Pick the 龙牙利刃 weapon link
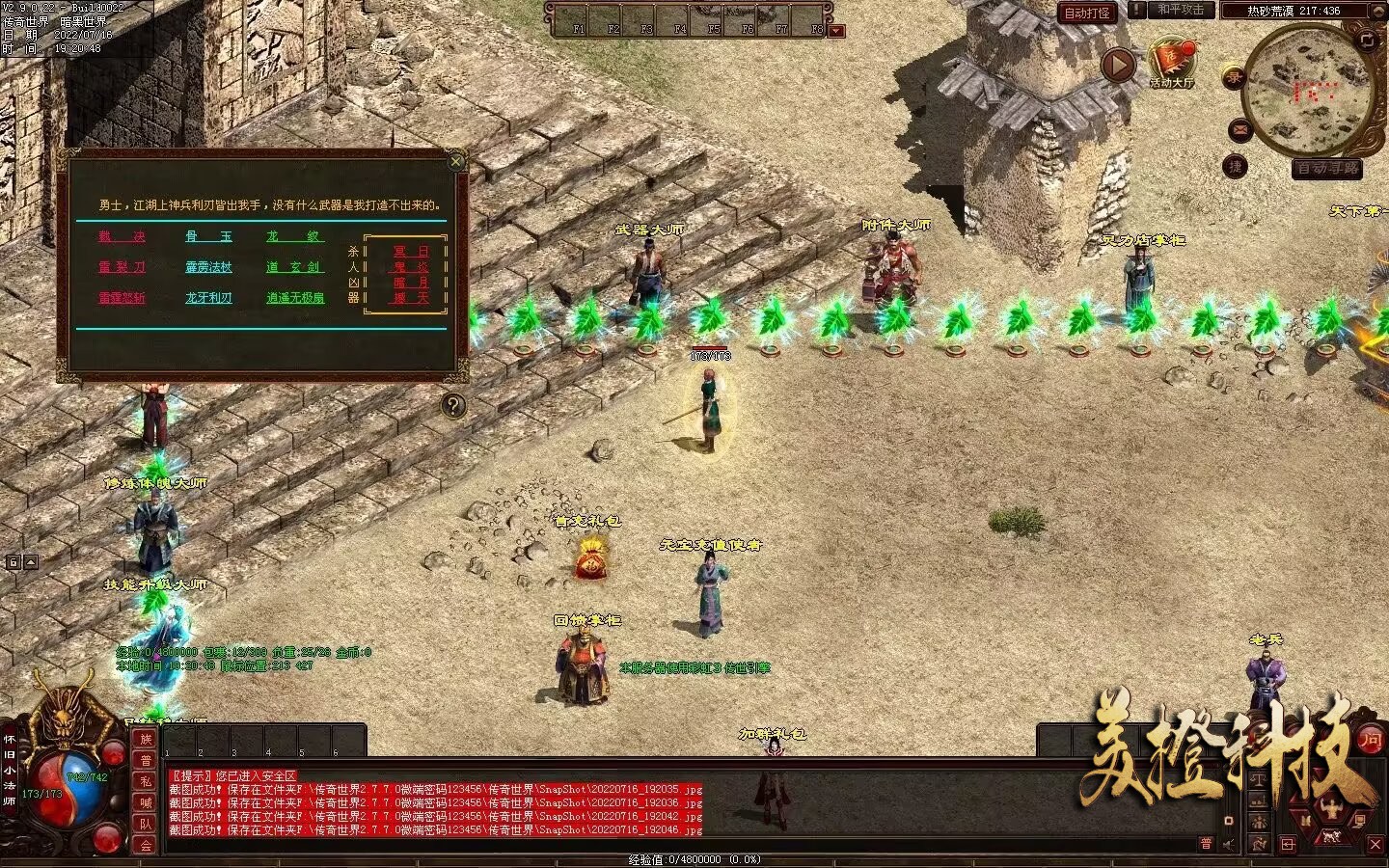This screenshot has height=868, width=1389. 208,298
